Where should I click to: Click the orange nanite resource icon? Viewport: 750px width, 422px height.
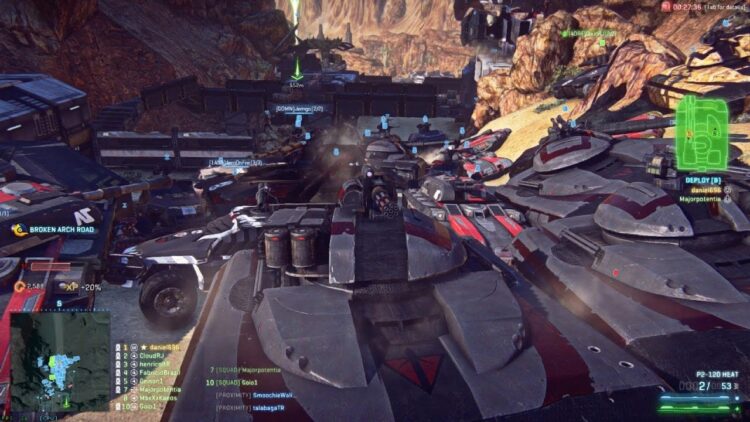pyautogui.click(x=19, y=286)
